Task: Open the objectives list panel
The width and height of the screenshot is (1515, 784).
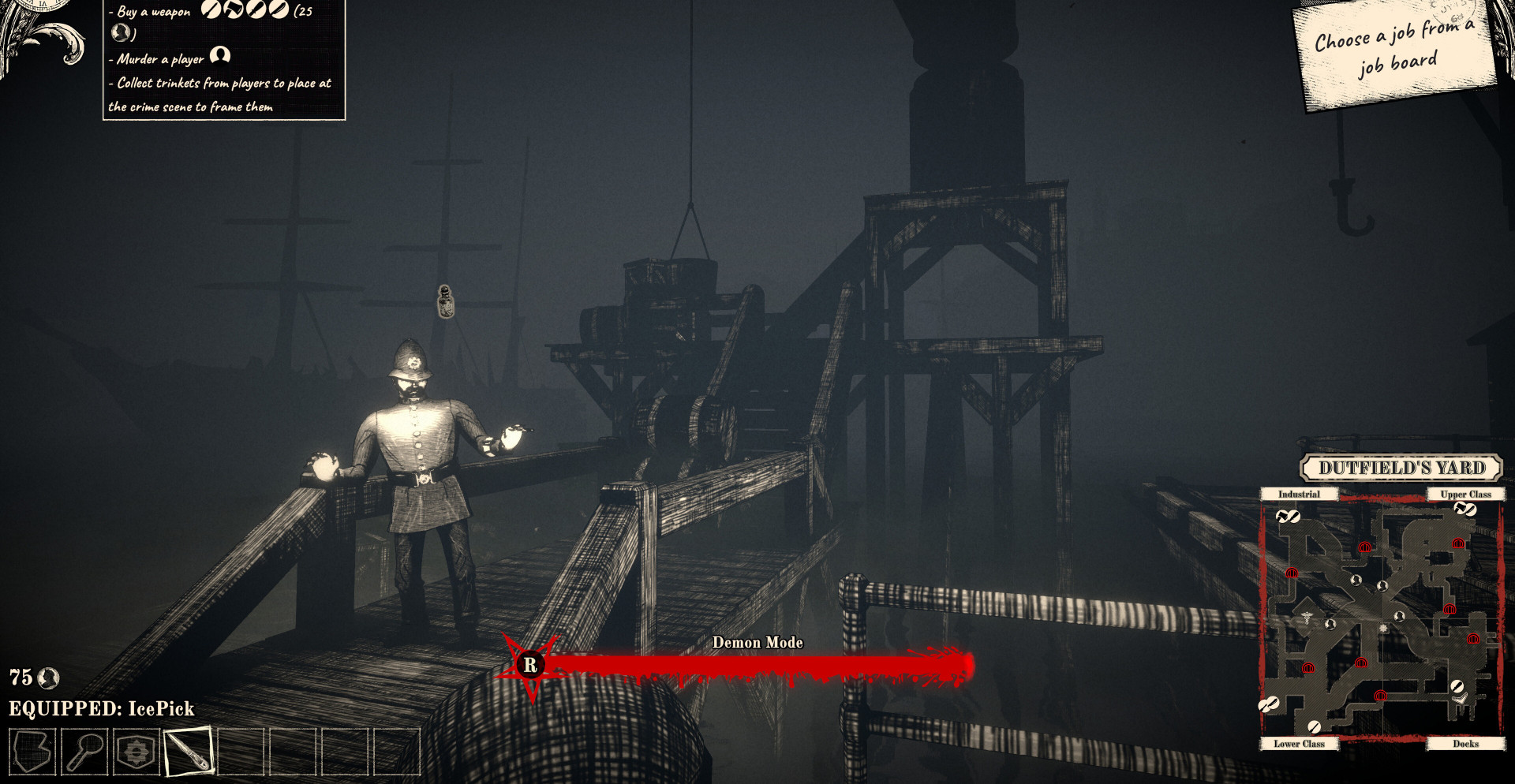Action: (x=224, y=59)
